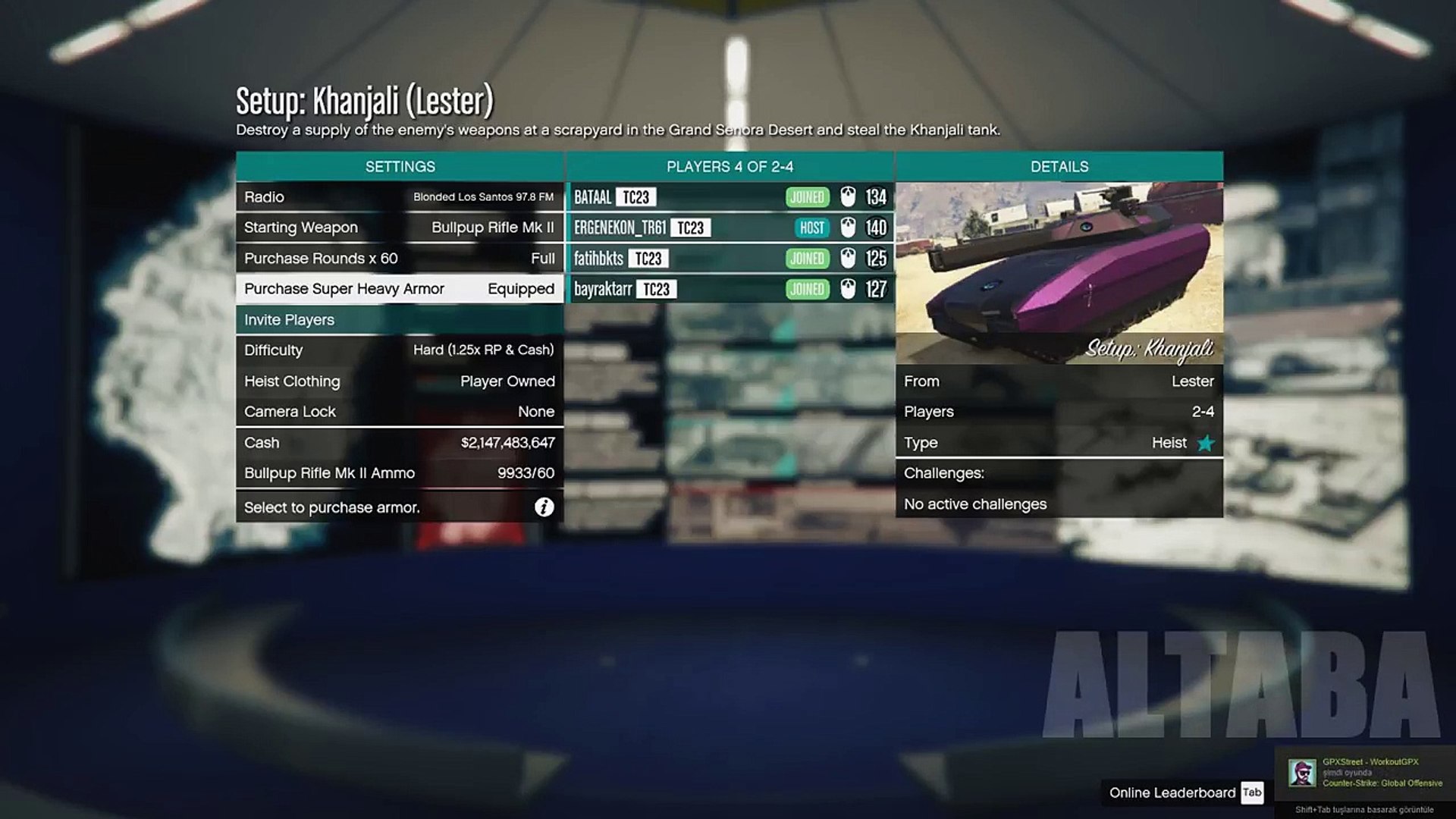
Task: Click the Khanjali tank preview image
Action: click(1059, 273)
